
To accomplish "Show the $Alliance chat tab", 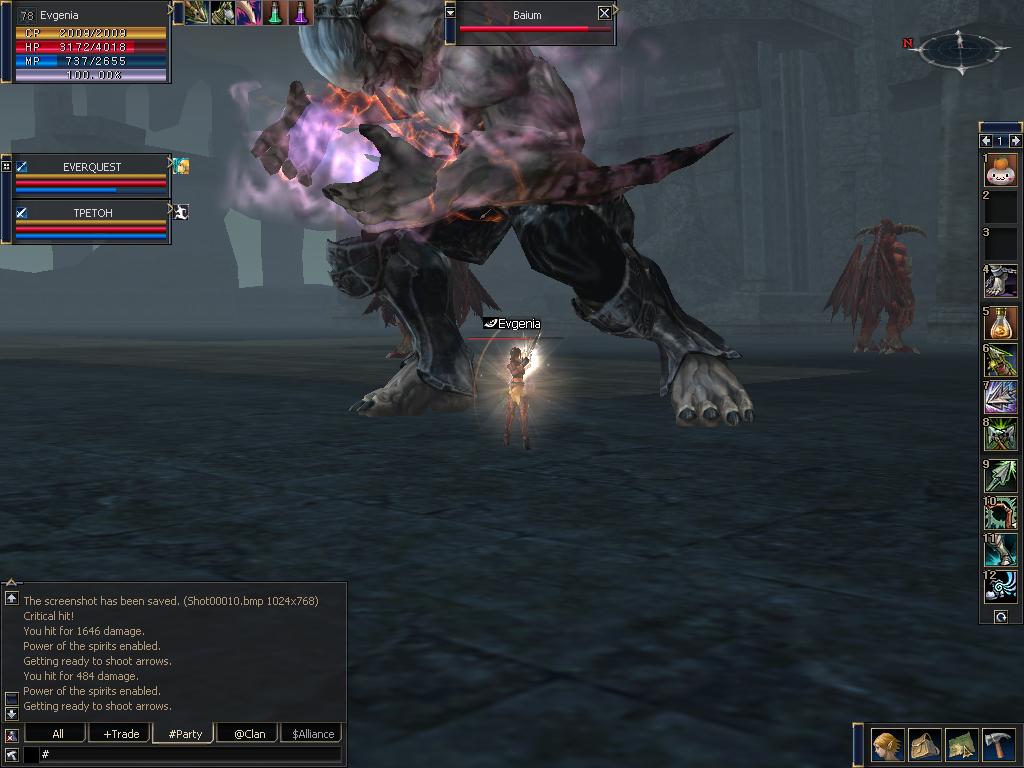I will pyautogui.click(x=313, y=733).
